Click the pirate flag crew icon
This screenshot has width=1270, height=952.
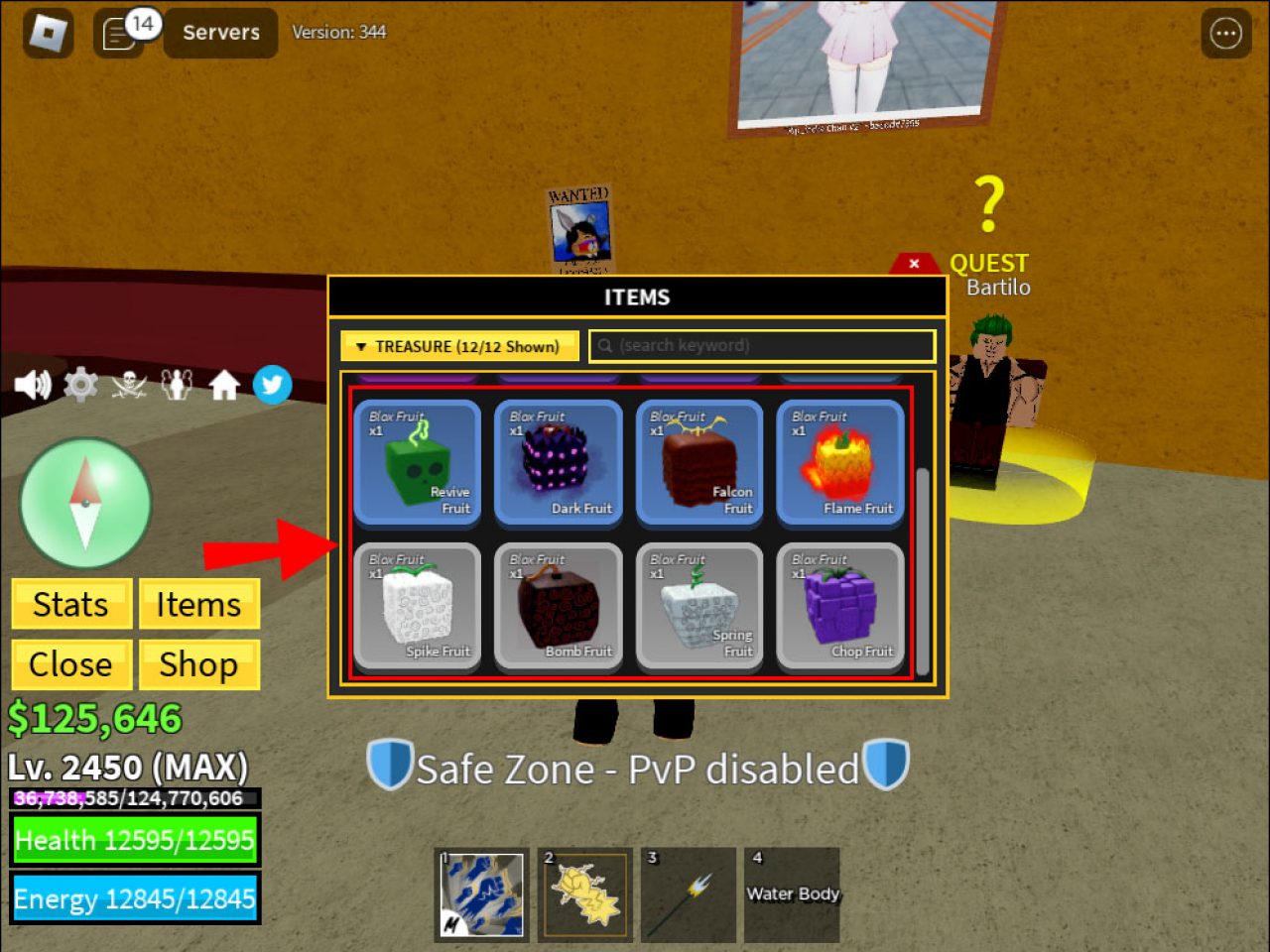click(x=127, y=384)
